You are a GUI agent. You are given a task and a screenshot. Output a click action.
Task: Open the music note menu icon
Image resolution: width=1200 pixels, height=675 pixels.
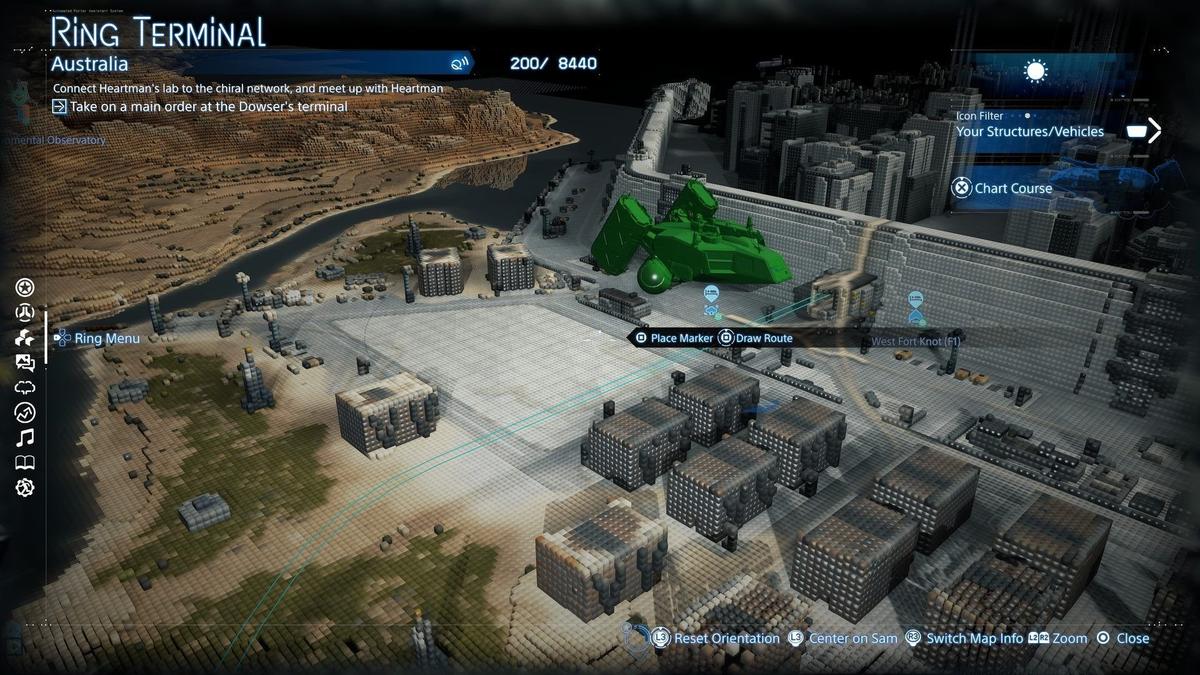(x=25, y=437)
